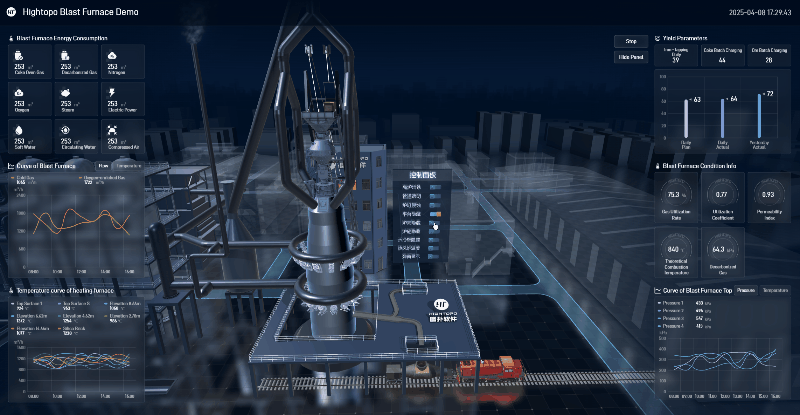Switch Curve of Blast Furnace to Temperature tab
This screenshot has width=800, height=415.
pyautogui.click(x=128, y=165)
